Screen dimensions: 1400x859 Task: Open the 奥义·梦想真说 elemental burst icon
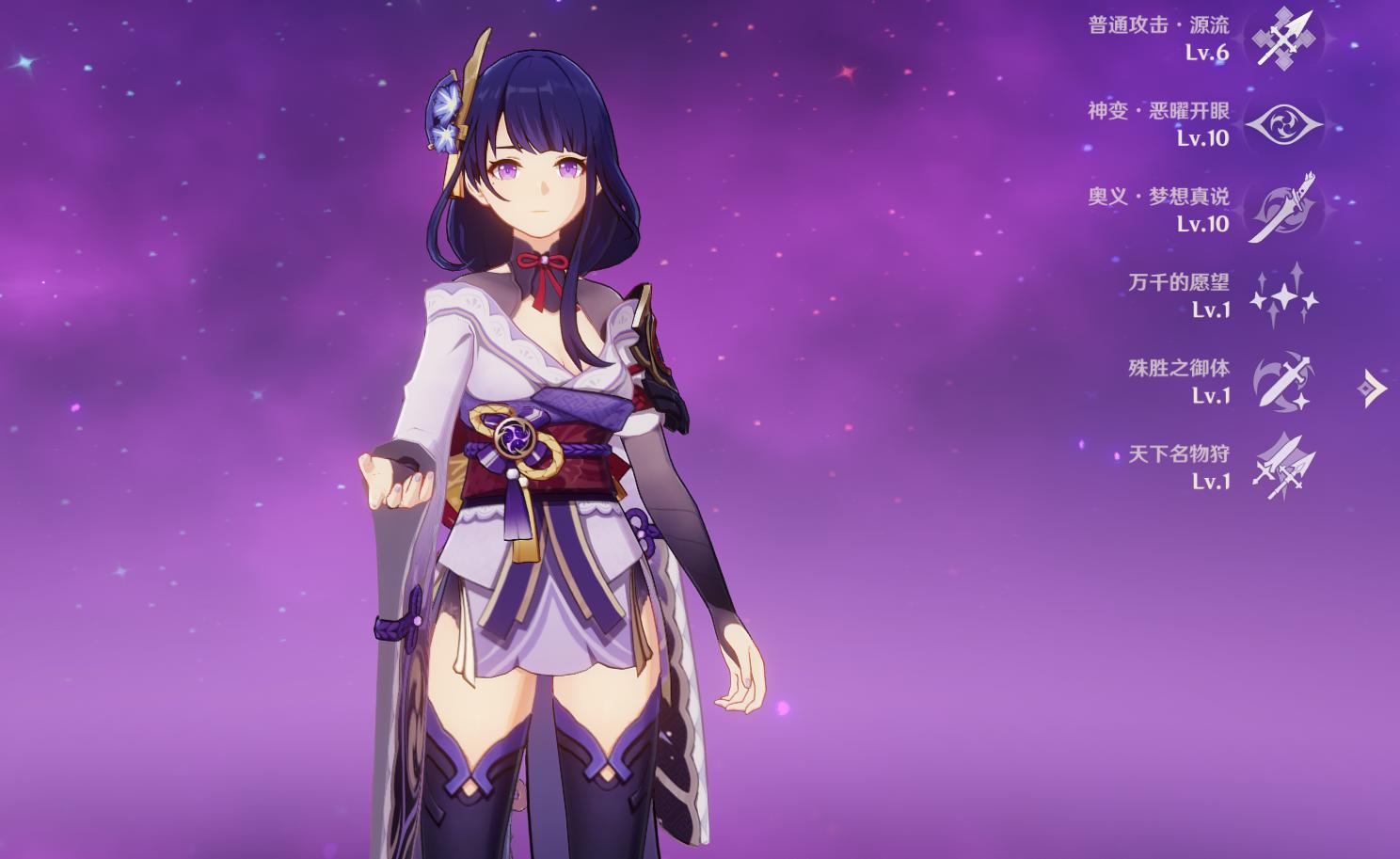pos(1286,209)
